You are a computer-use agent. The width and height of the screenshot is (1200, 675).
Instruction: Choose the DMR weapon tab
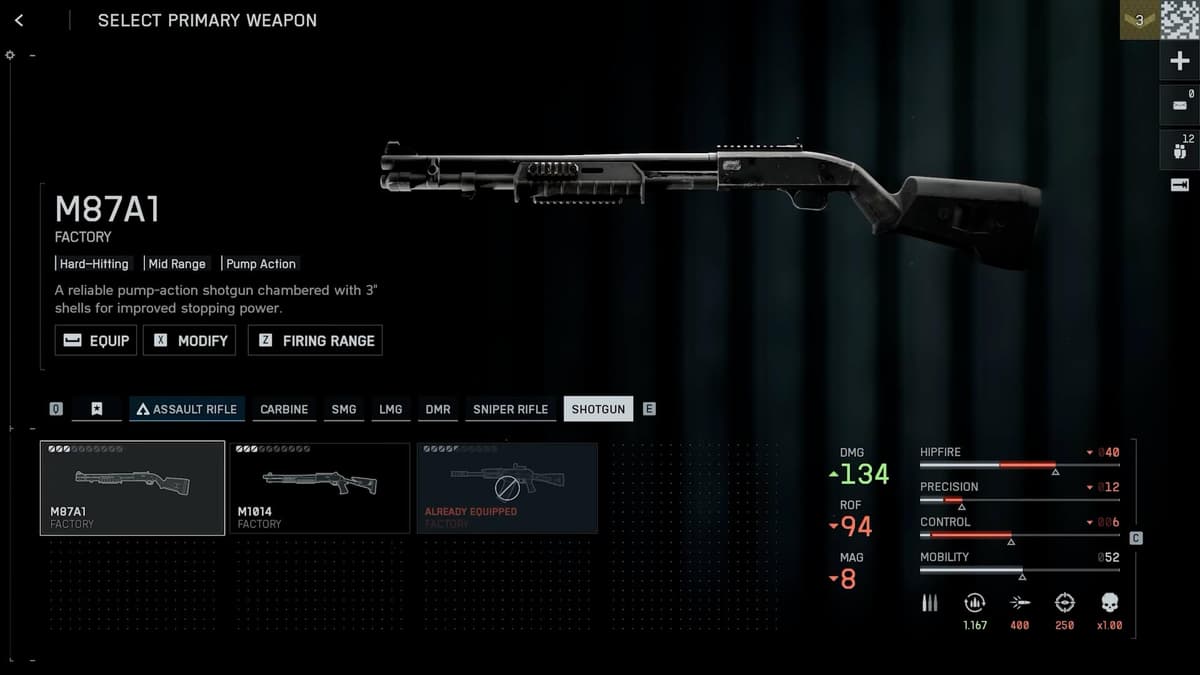[x=438, y=409]
